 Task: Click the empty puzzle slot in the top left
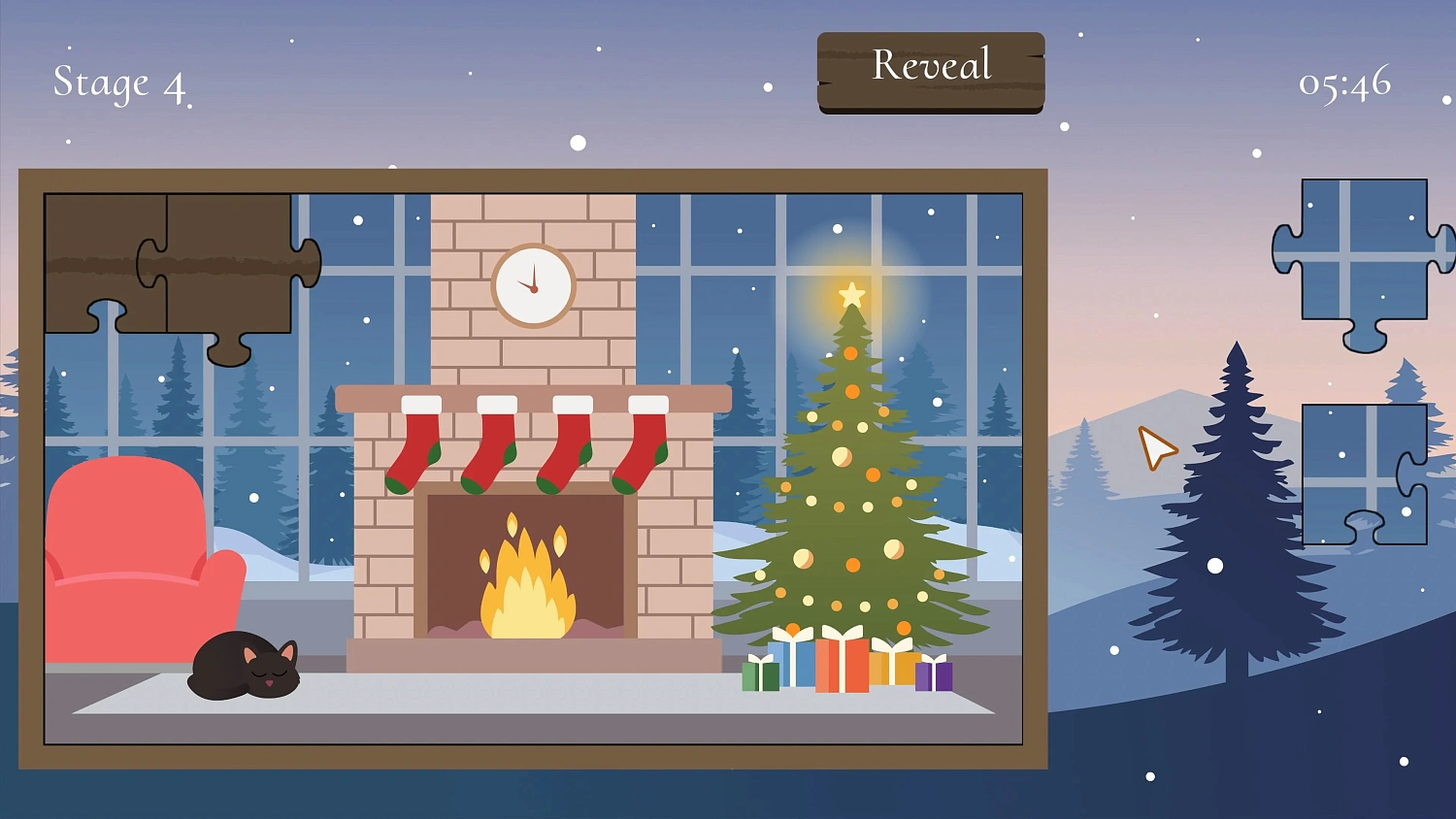click(107, 257)
